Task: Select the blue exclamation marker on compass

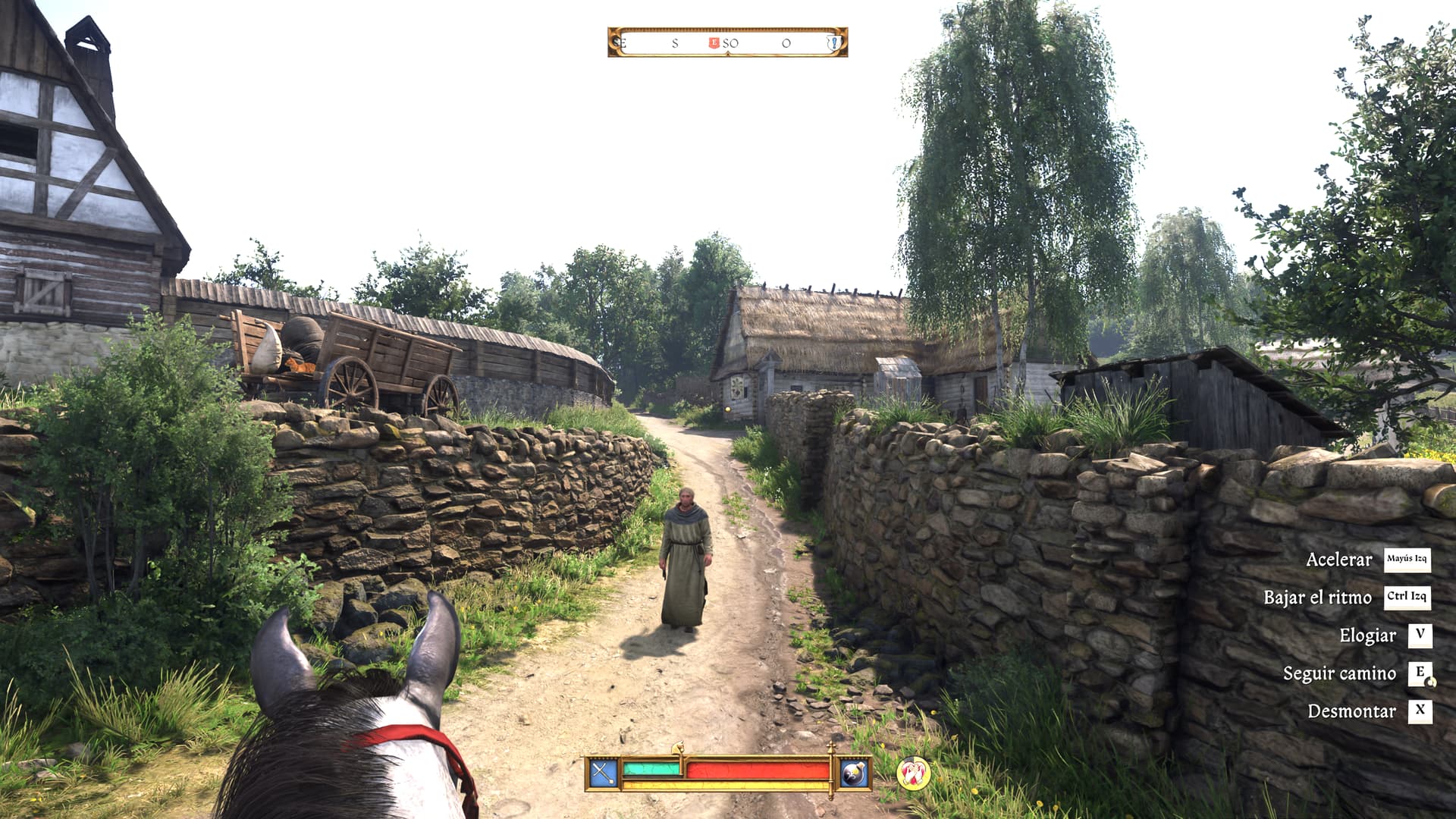Action: [x=833, y=43]
